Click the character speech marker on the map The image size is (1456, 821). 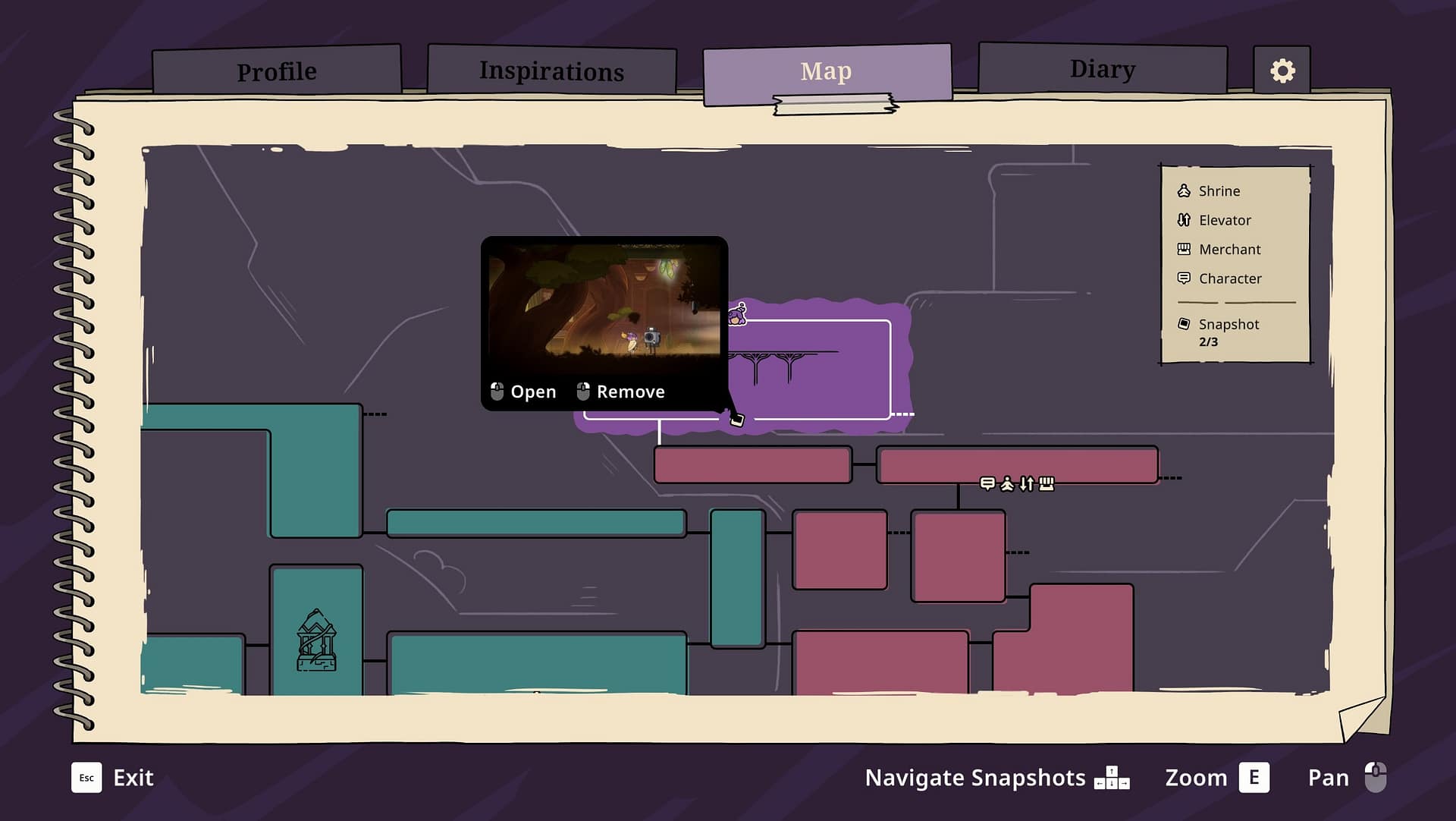click(987, 483)
